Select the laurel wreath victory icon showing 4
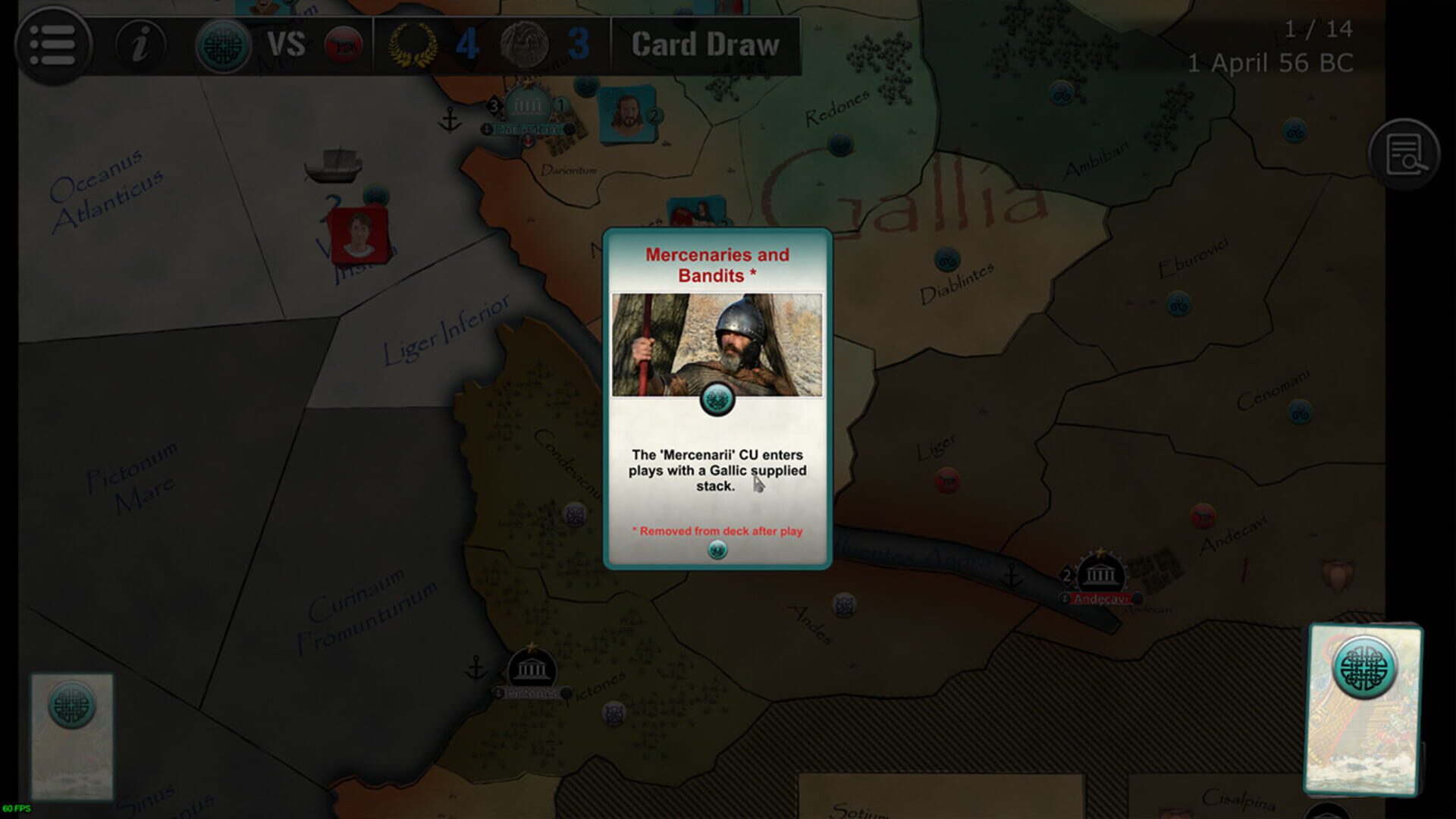This screenshot has width=1456, height=819. (x=412, y=43)
